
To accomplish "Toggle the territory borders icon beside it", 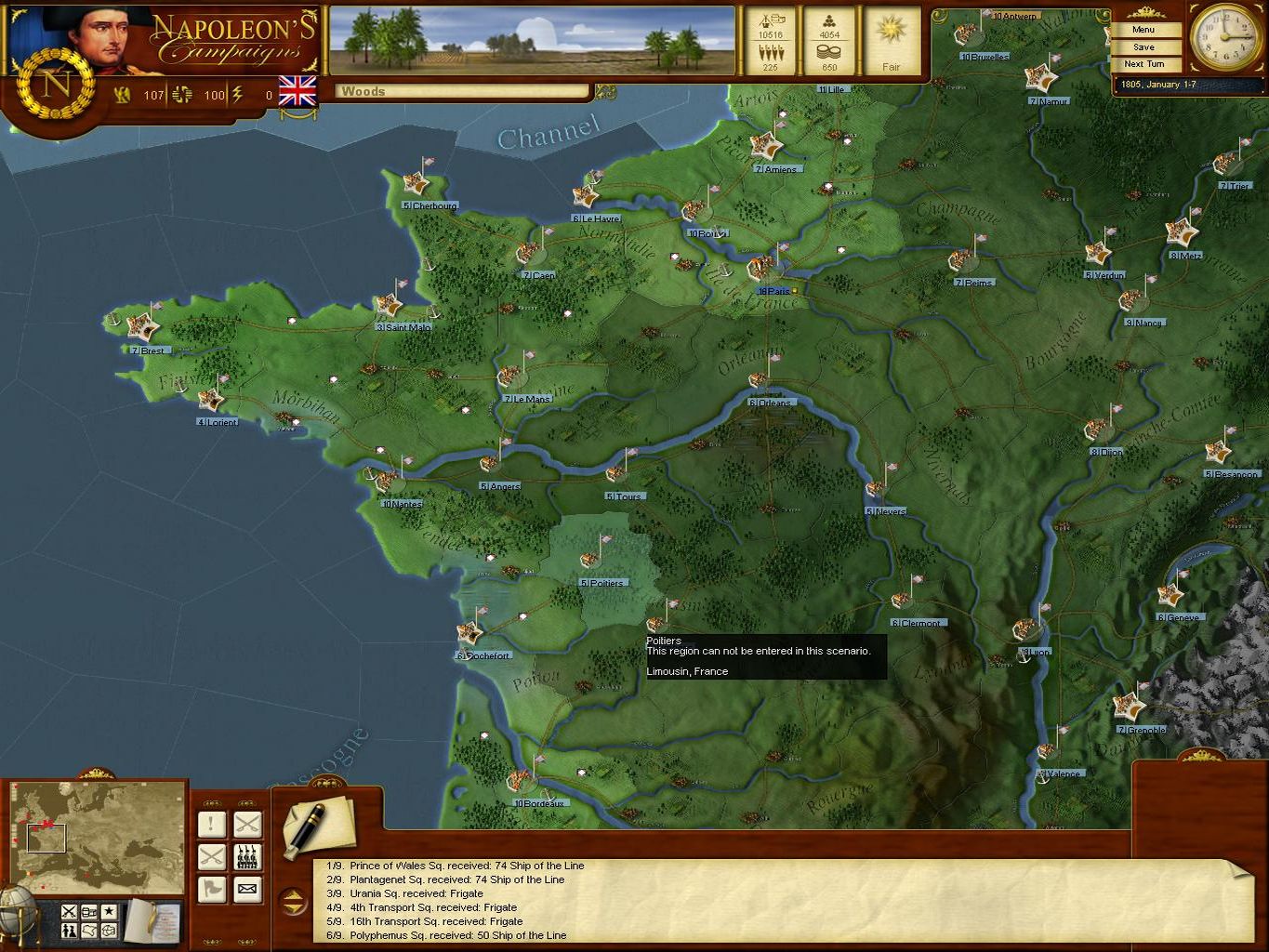I will click(x=107, y=932).
